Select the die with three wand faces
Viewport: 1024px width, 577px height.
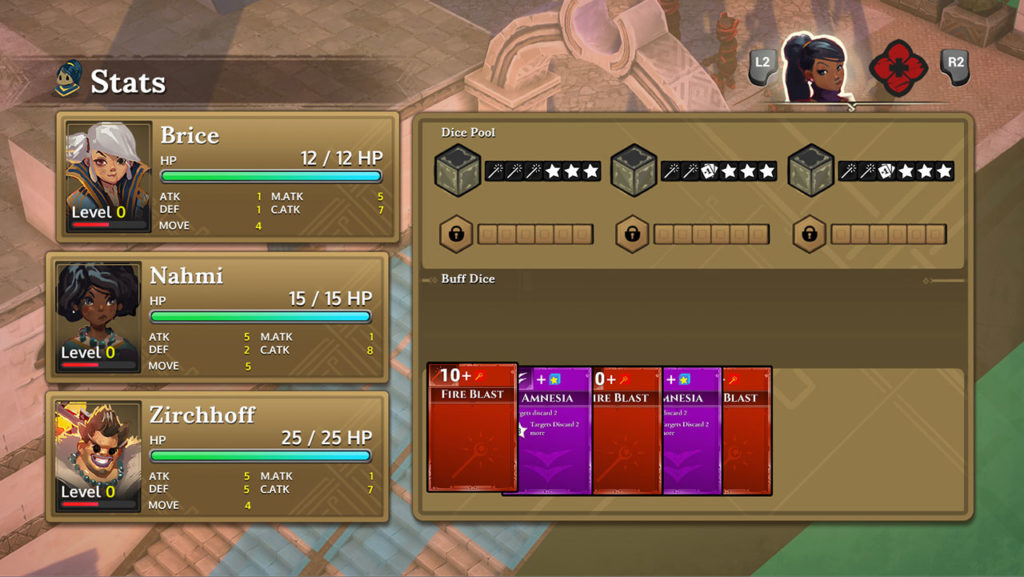458,171
